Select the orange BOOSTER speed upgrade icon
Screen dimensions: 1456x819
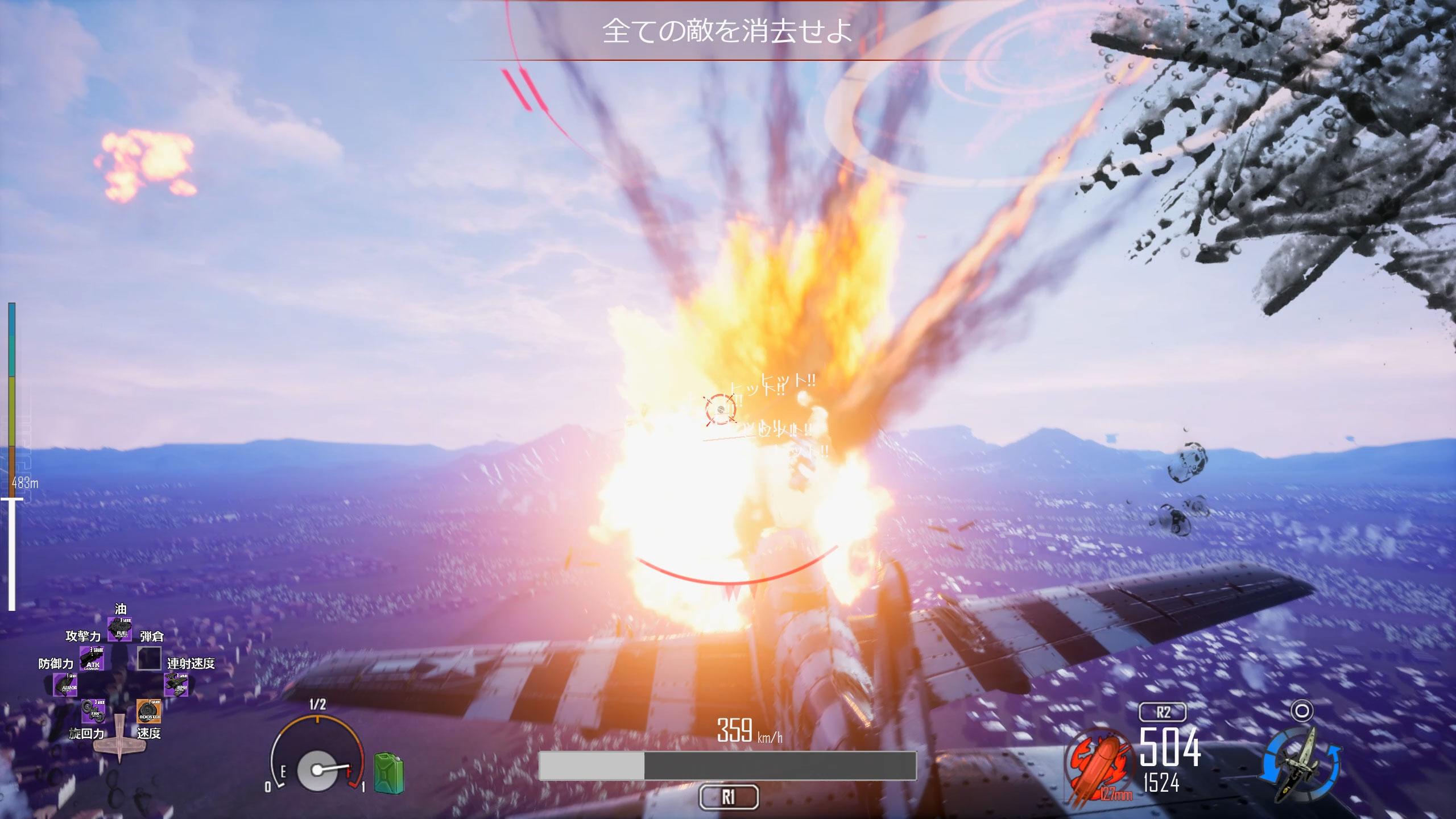[148, 711]
